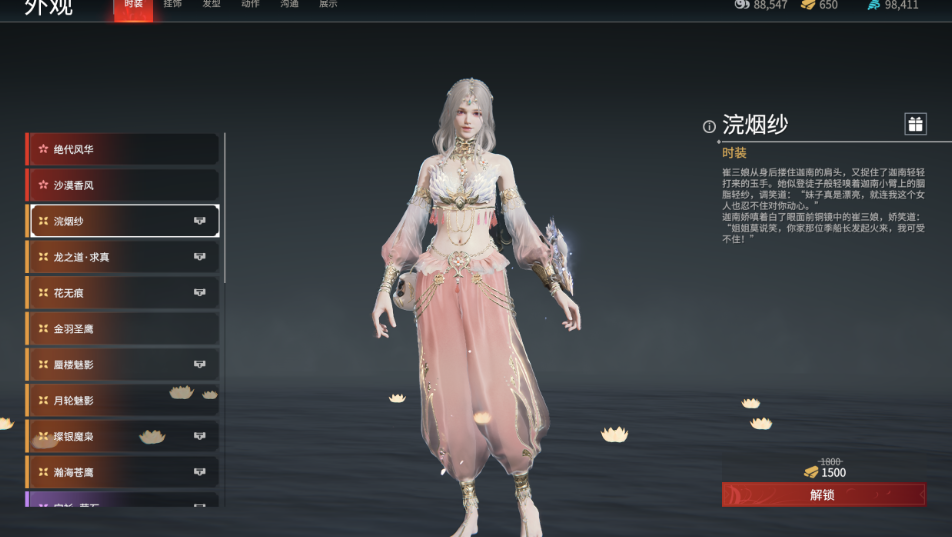Select the active 时装 tab
The width and height of the screenshot is (952, 537).
point(133,6)
